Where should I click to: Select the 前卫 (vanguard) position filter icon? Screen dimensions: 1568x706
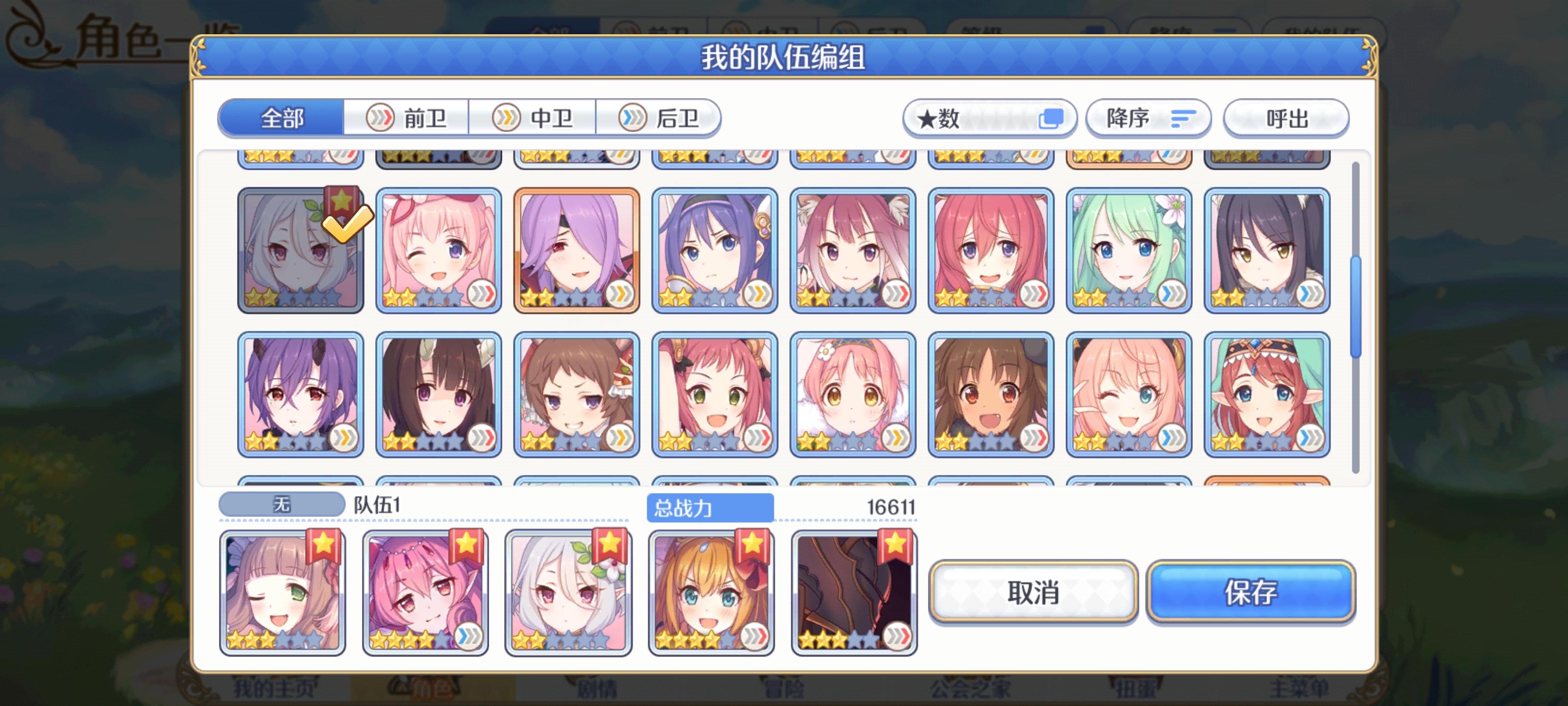click(380, 119)
